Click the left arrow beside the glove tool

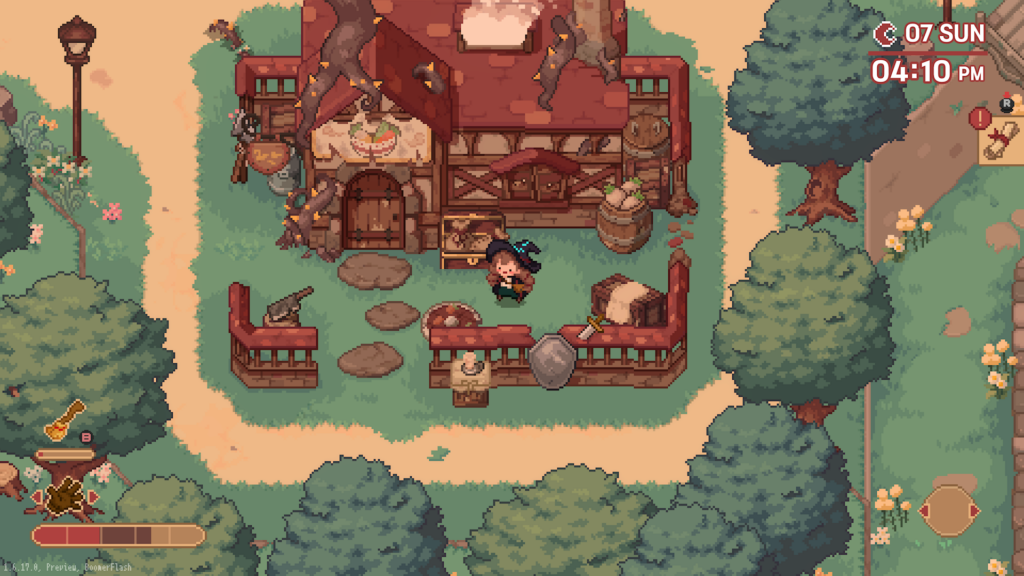coord(37,496)
